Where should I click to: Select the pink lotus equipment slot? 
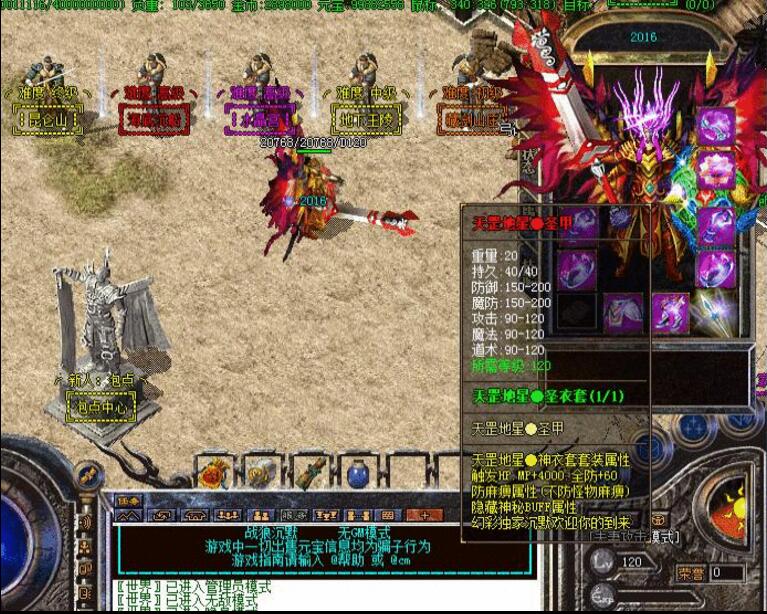715,170
